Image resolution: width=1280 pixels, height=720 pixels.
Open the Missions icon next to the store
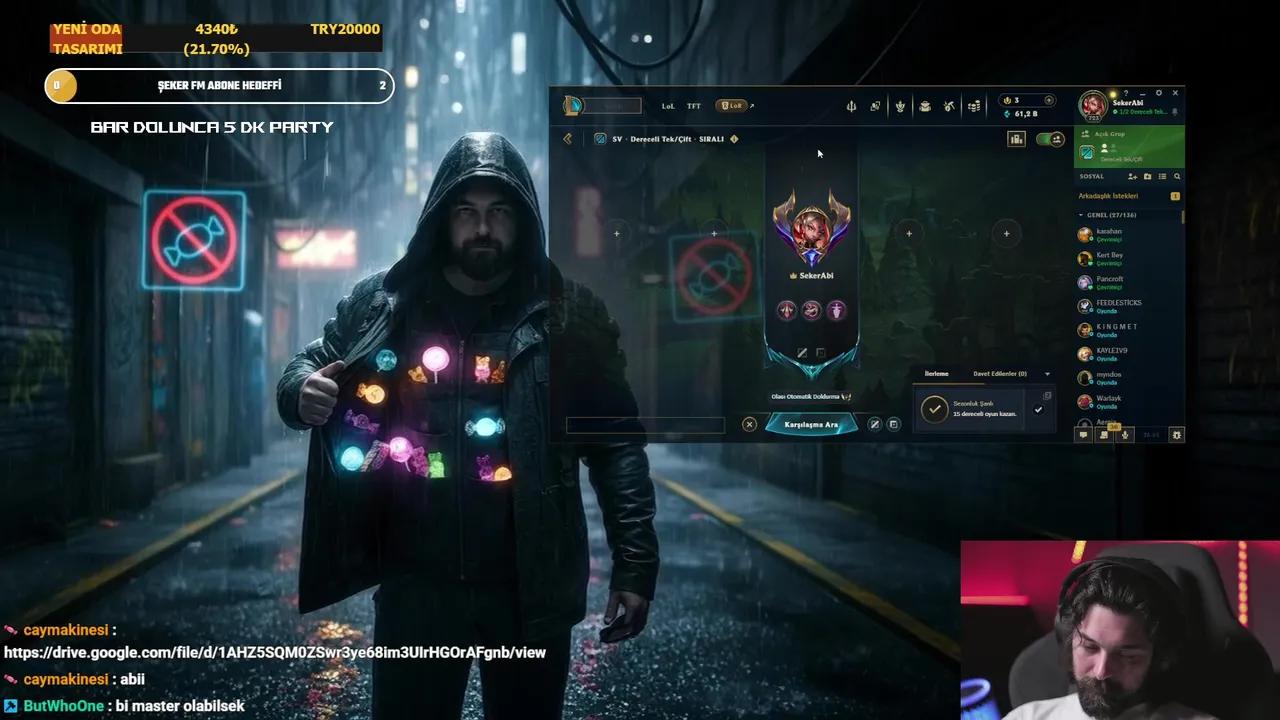[x=948, y=104]
